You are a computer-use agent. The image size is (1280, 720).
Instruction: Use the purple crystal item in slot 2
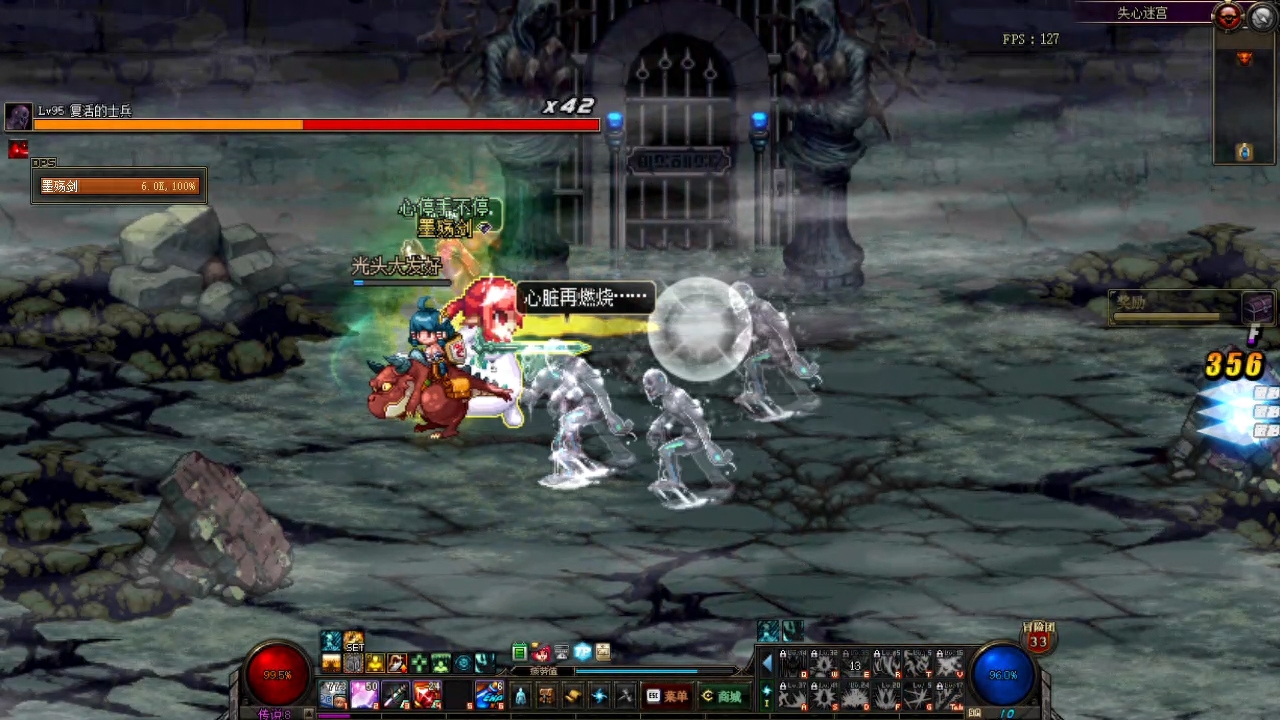364,694
